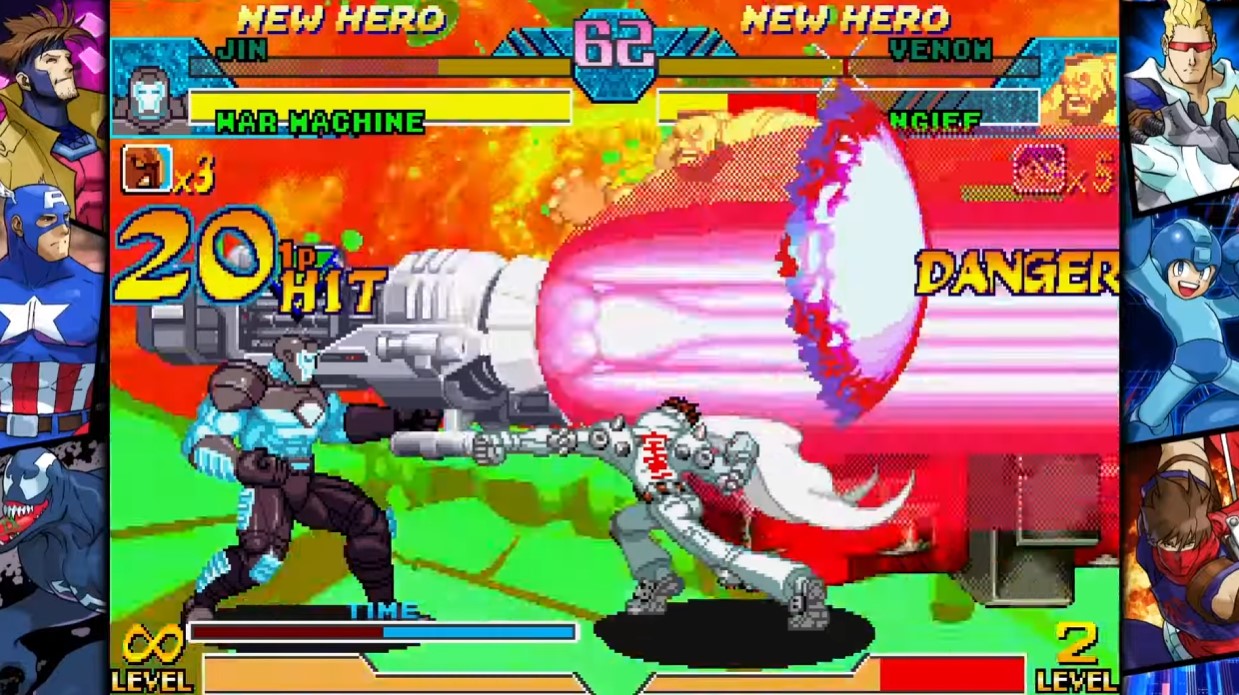Select the player two assist icon showing x5
Image resolution: width=1239 pixels, height=695 pixels.
point(1040,167)
